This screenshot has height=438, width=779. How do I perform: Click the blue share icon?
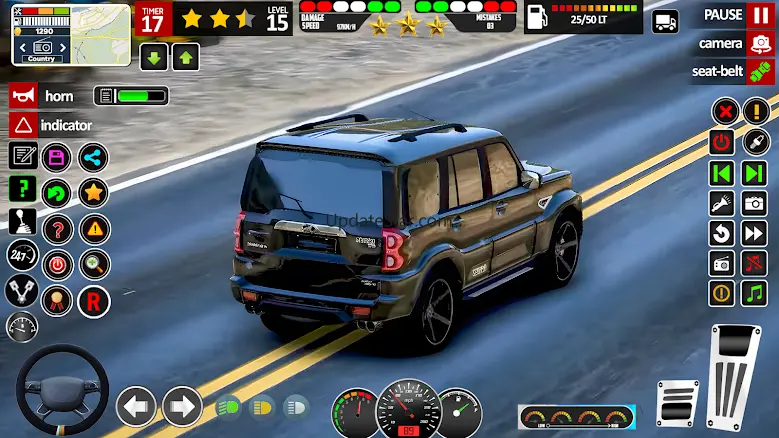93,156
